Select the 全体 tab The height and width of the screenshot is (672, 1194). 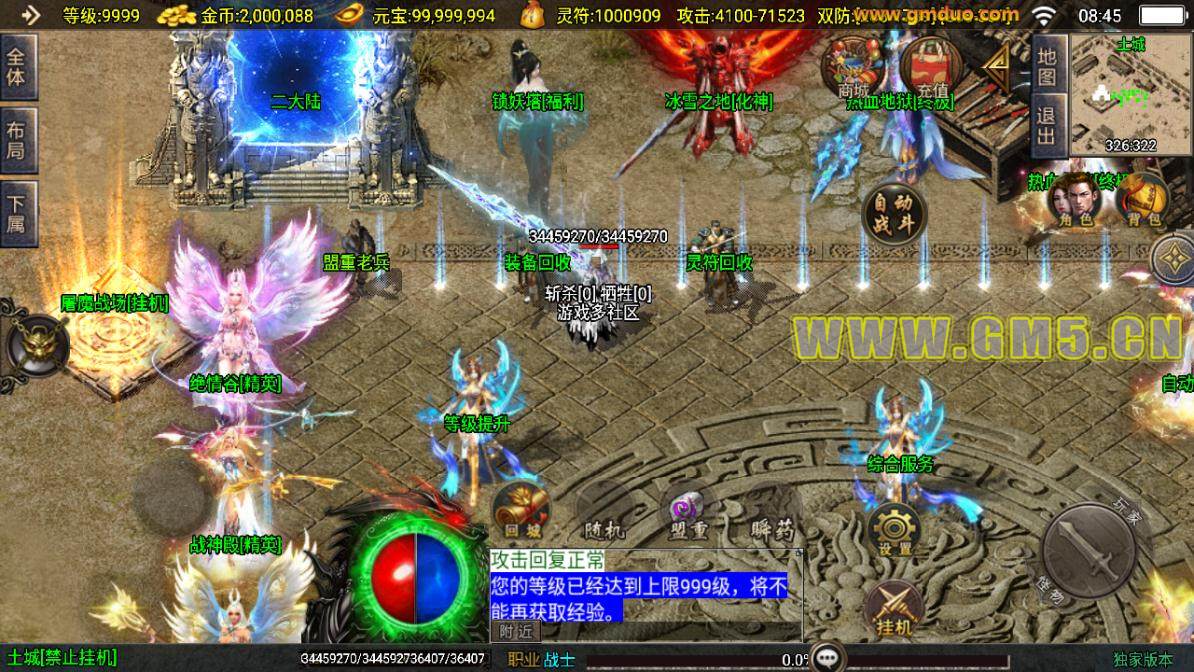(17, 68)
